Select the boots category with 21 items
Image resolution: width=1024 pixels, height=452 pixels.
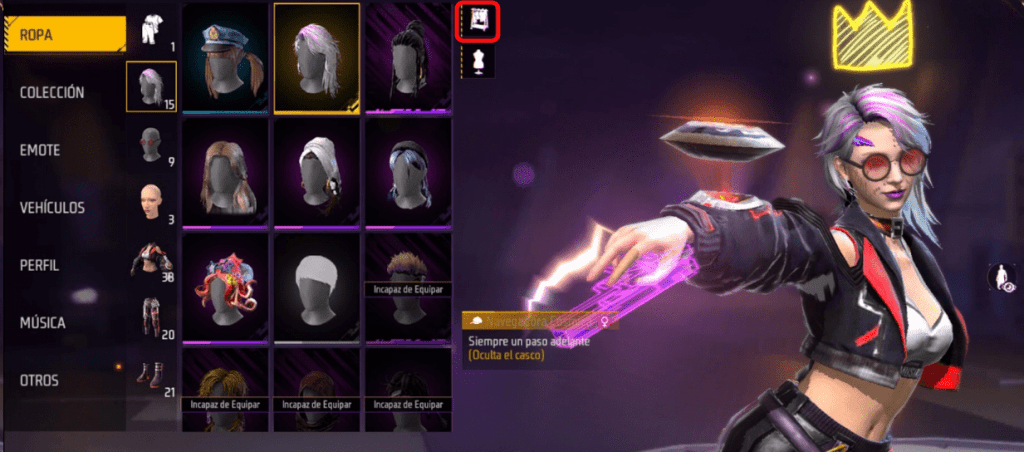pyautogui.click(x=152, y=376)
